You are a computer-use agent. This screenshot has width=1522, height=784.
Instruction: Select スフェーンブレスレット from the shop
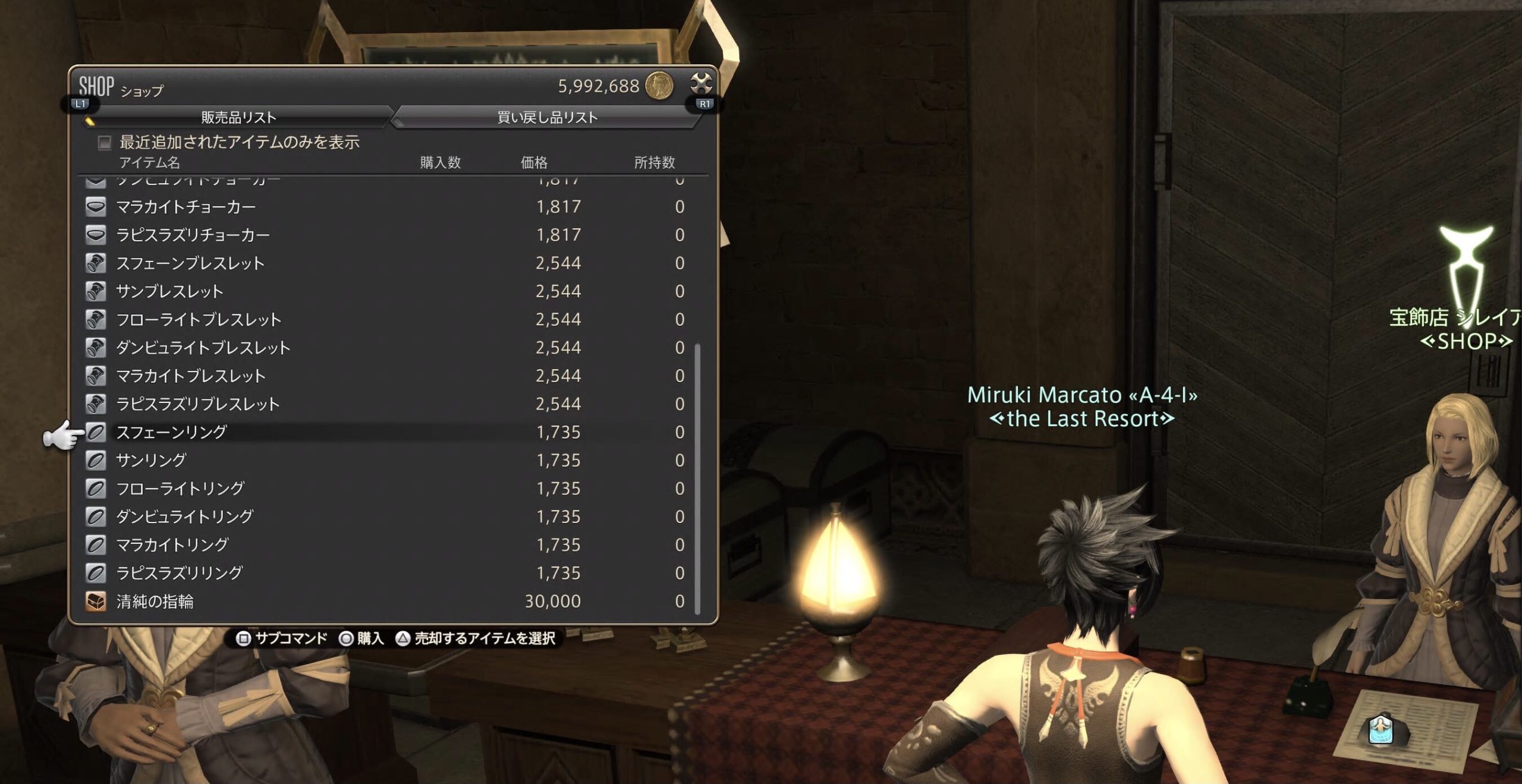tap(190, 263)
